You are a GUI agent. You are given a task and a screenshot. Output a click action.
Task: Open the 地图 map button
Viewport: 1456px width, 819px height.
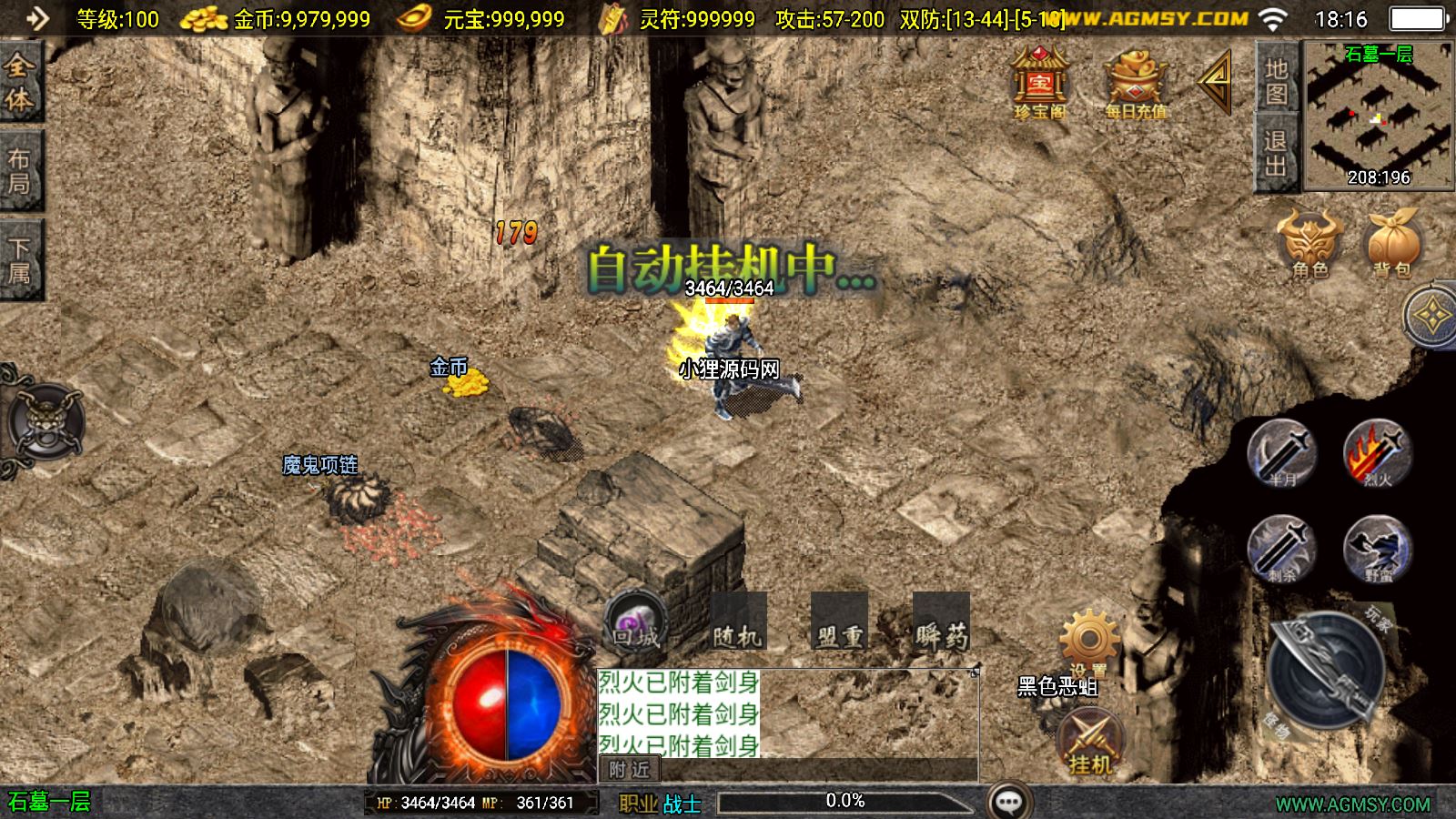coord(1277,80)
